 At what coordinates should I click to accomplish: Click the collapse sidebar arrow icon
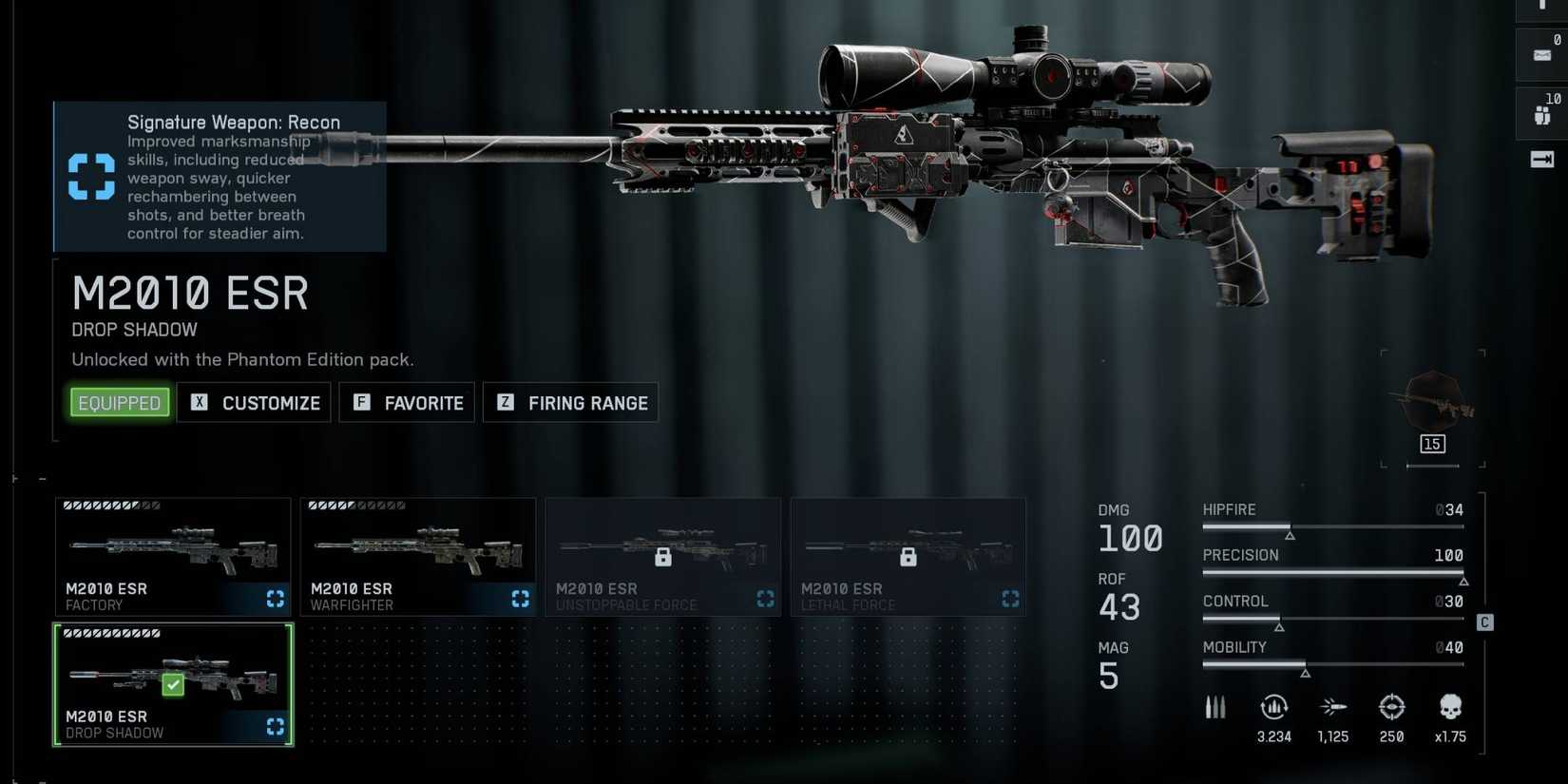click(1542, 160)
